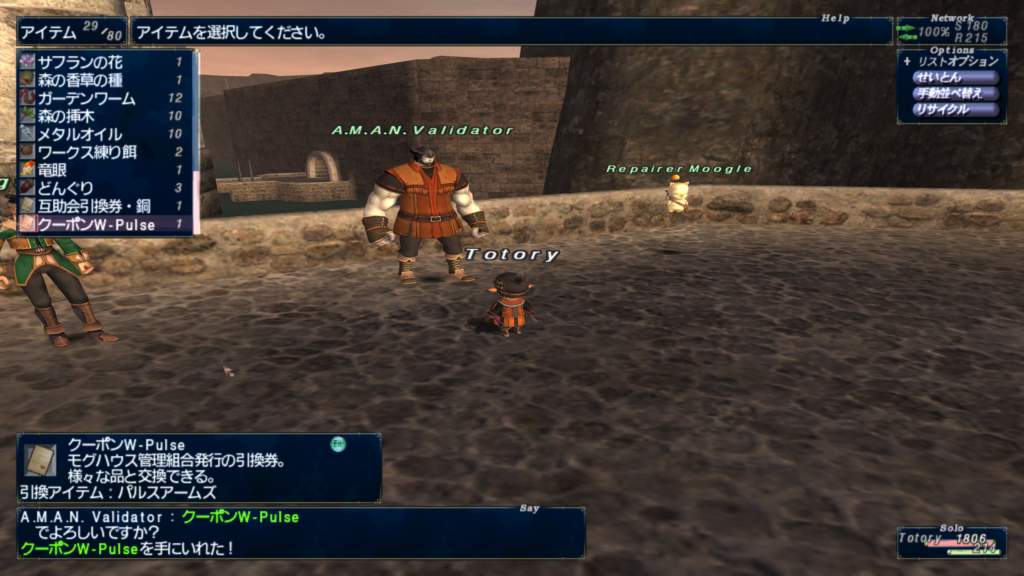Select 互助会引換券・銅 in the item list
1024x576 pixels.
100,206
